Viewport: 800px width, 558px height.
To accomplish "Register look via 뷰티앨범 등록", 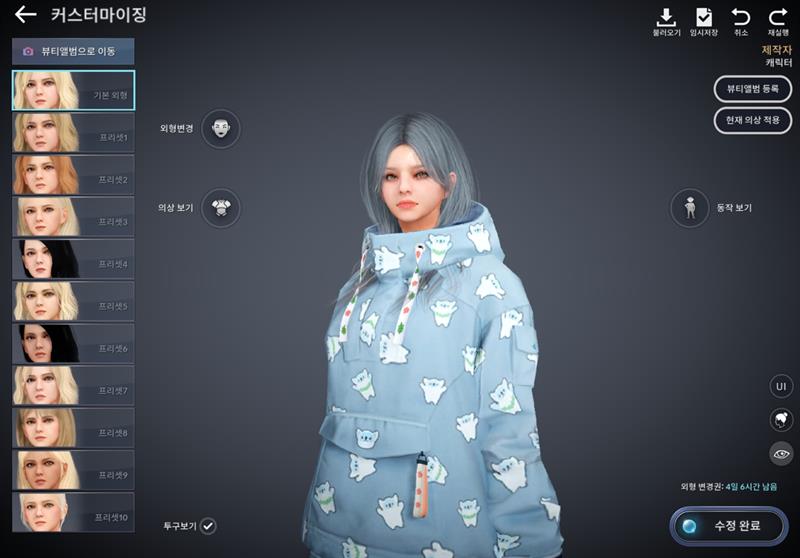I will click(752, 89).
